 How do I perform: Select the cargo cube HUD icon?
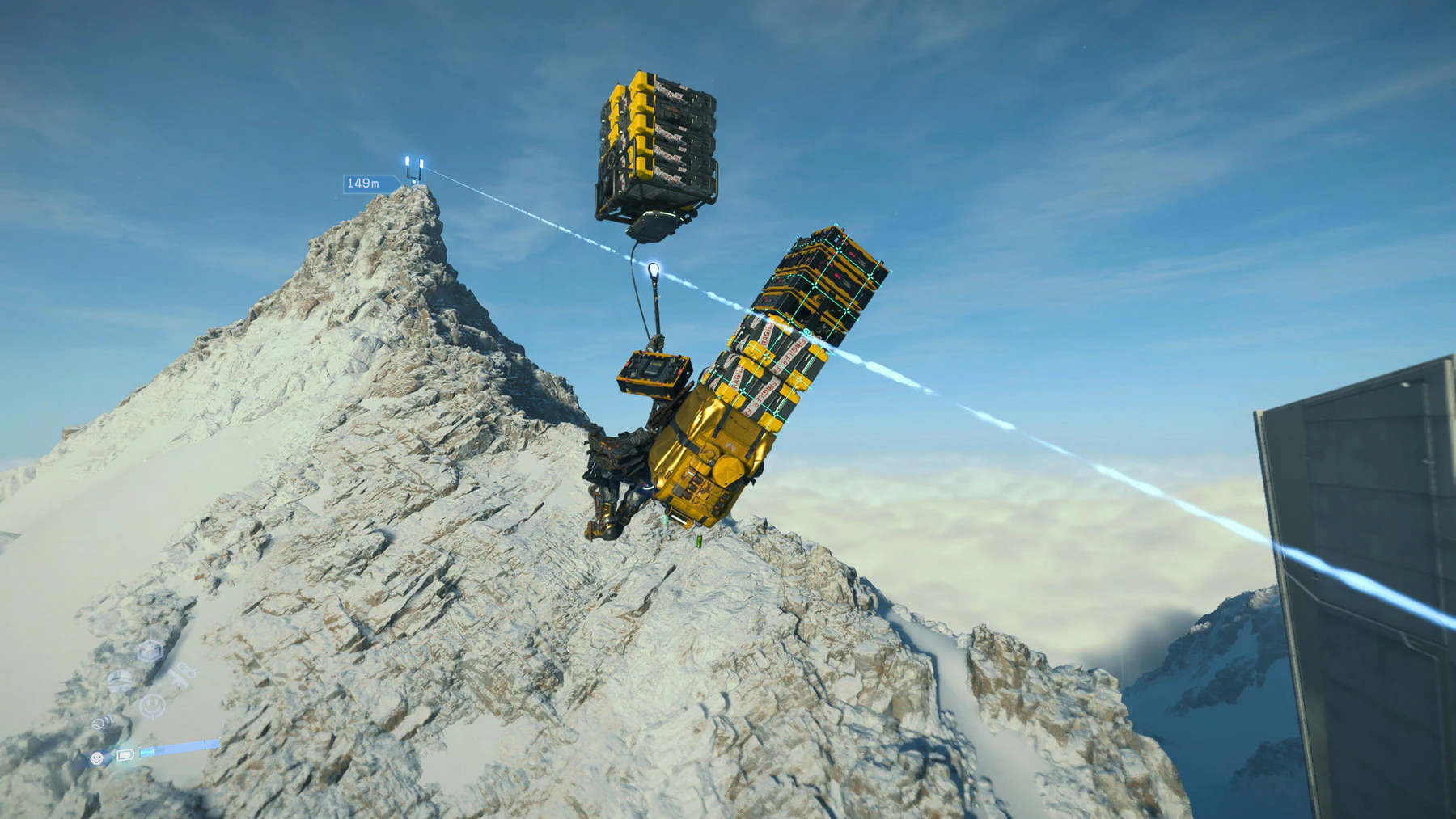pyautogui.click(x=148, y=650)
